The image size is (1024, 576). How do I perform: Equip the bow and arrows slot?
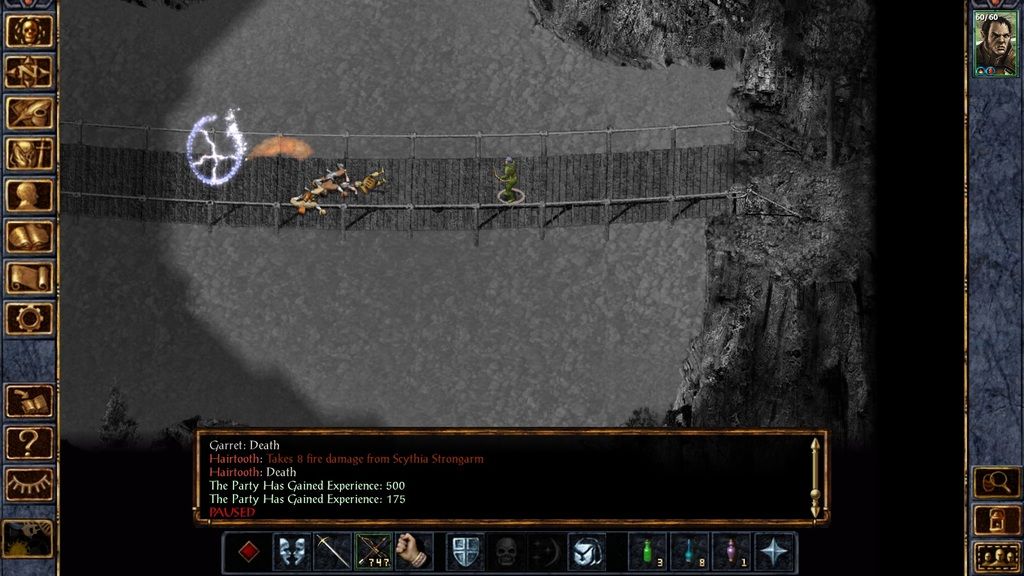(x=373, y=552)
